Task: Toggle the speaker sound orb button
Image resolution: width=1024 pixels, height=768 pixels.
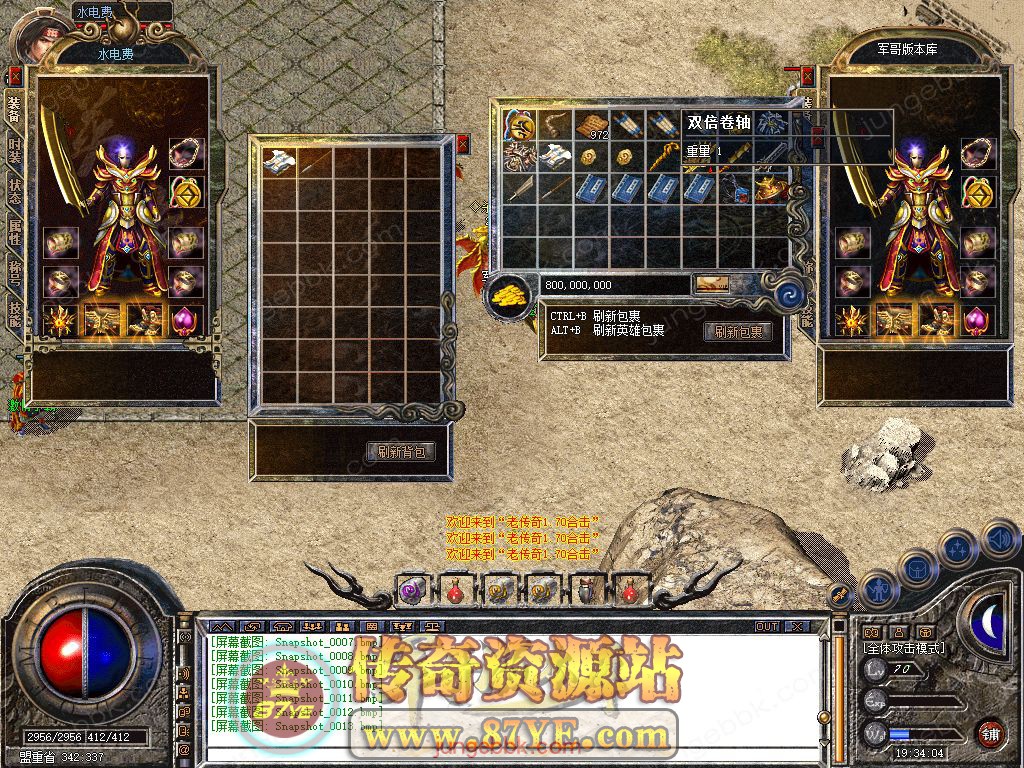Action: 998,540
